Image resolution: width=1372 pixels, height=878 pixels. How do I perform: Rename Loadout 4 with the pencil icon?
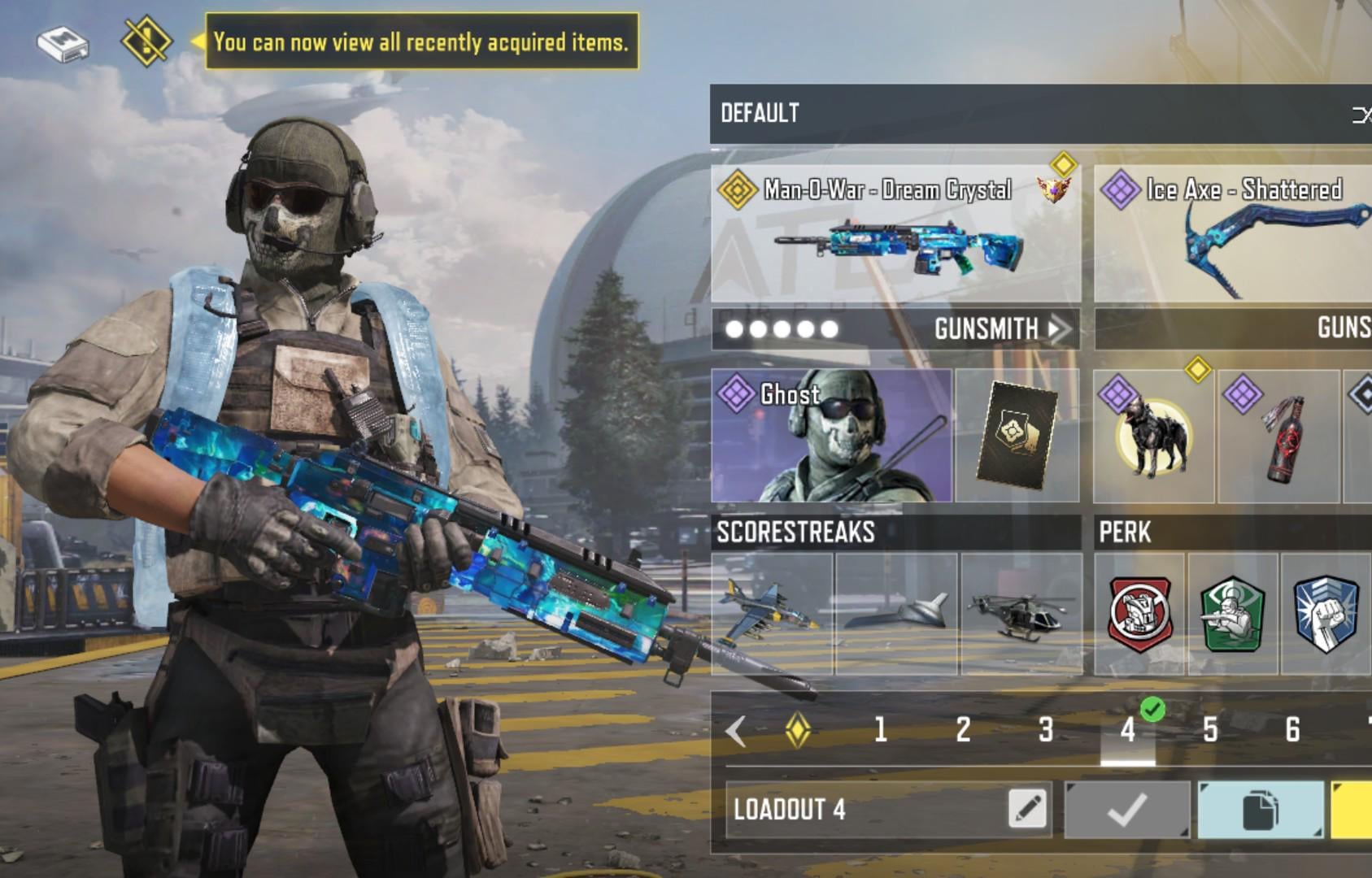(x=1027, y=809)
